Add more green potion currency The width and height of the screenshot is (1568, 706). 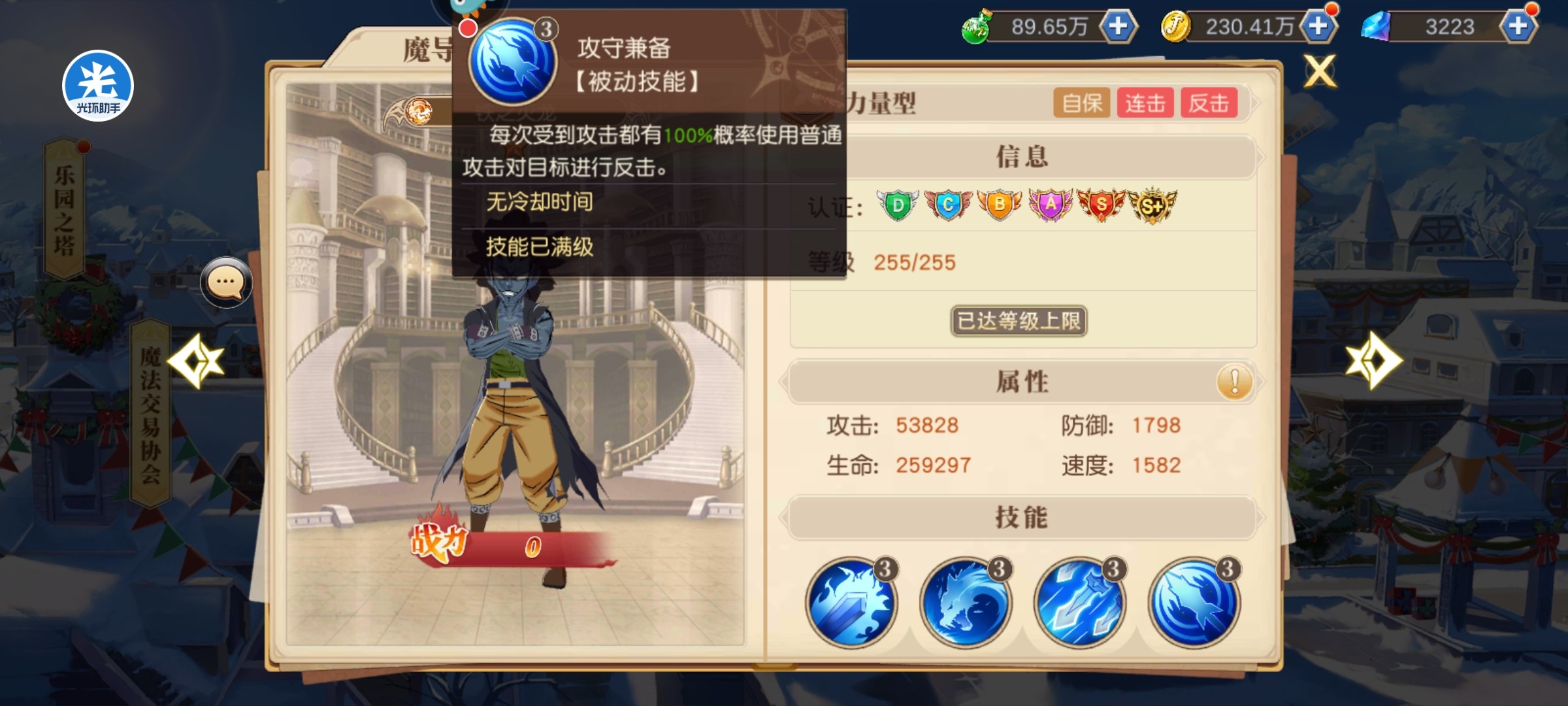[x=1119, y=27]
